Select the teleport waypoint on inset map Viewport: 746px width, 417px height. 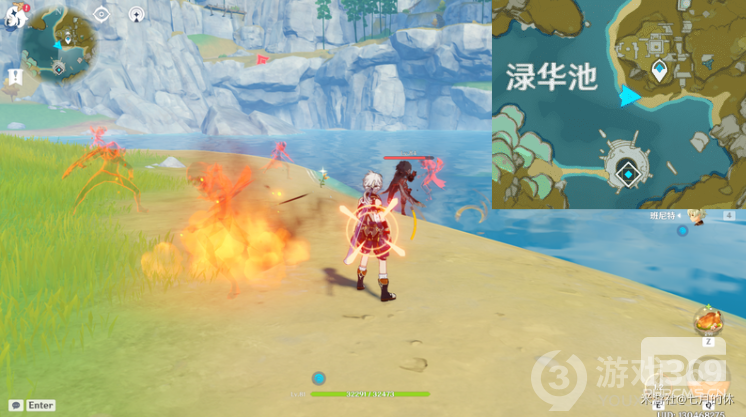click(x=659, y=70)
